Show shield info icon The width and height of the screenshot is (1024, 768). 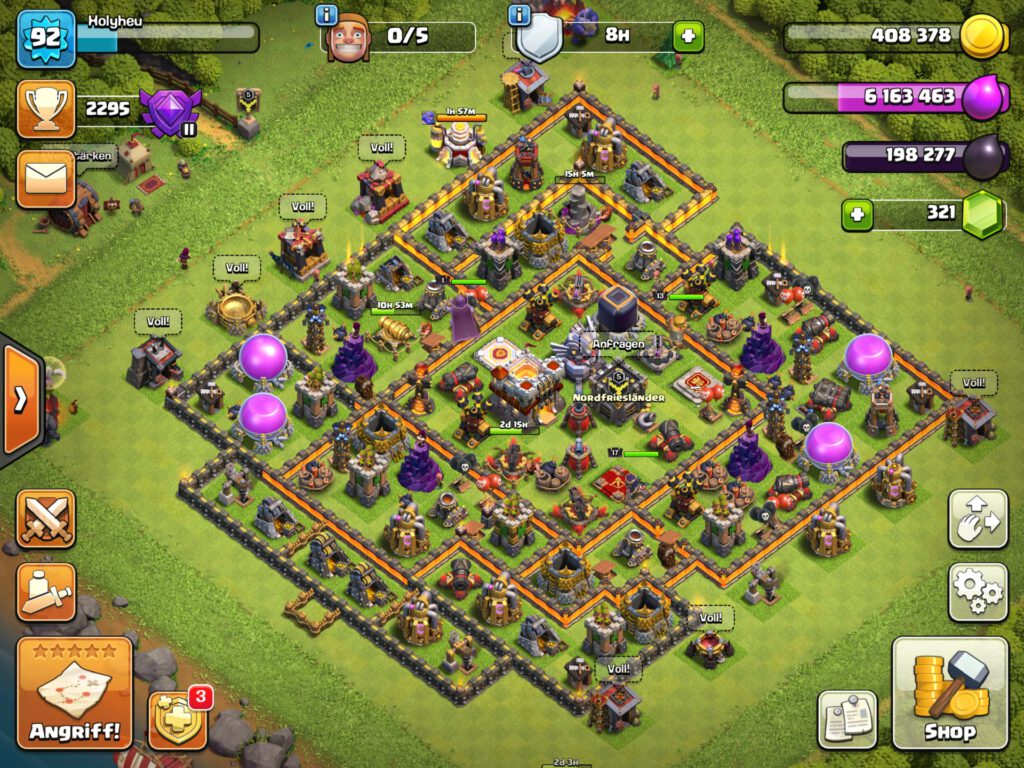(518, 15)
